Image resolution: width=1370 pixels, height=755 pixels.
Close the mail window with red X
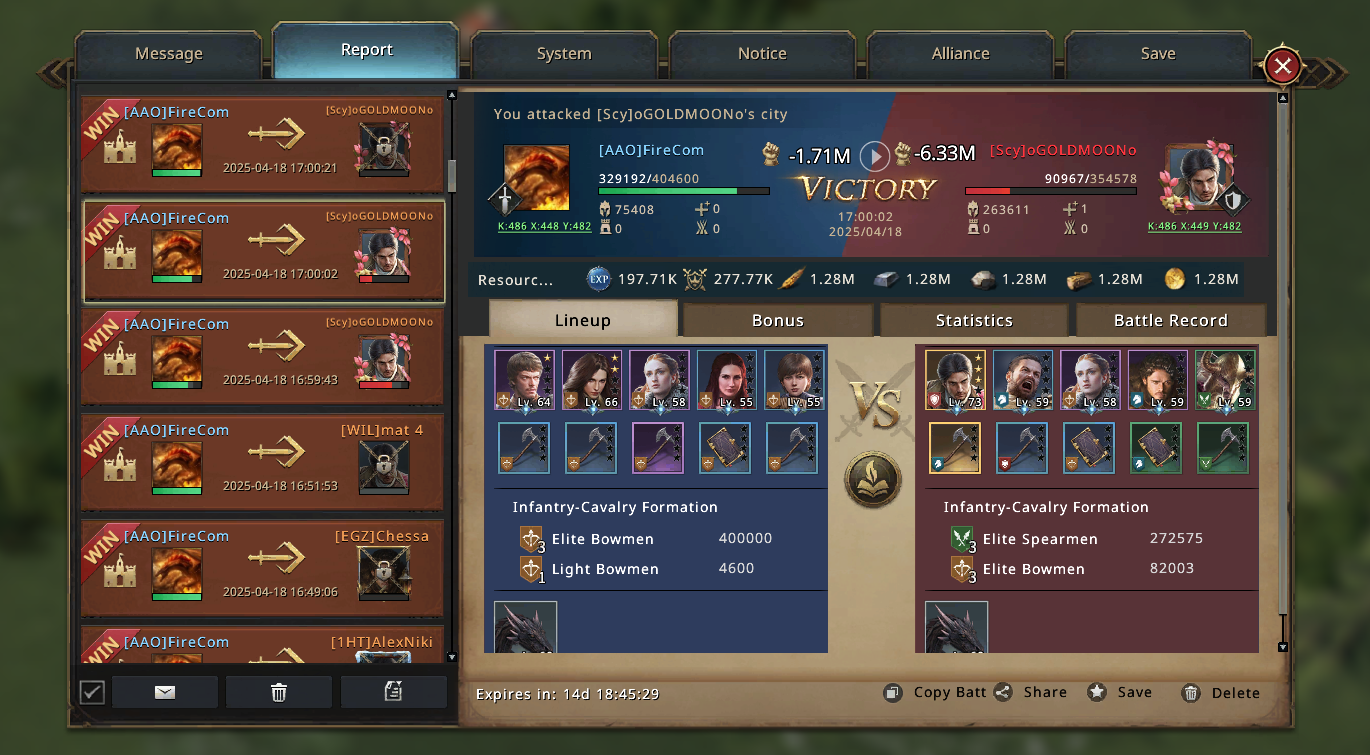click(x=1282, y=67)
